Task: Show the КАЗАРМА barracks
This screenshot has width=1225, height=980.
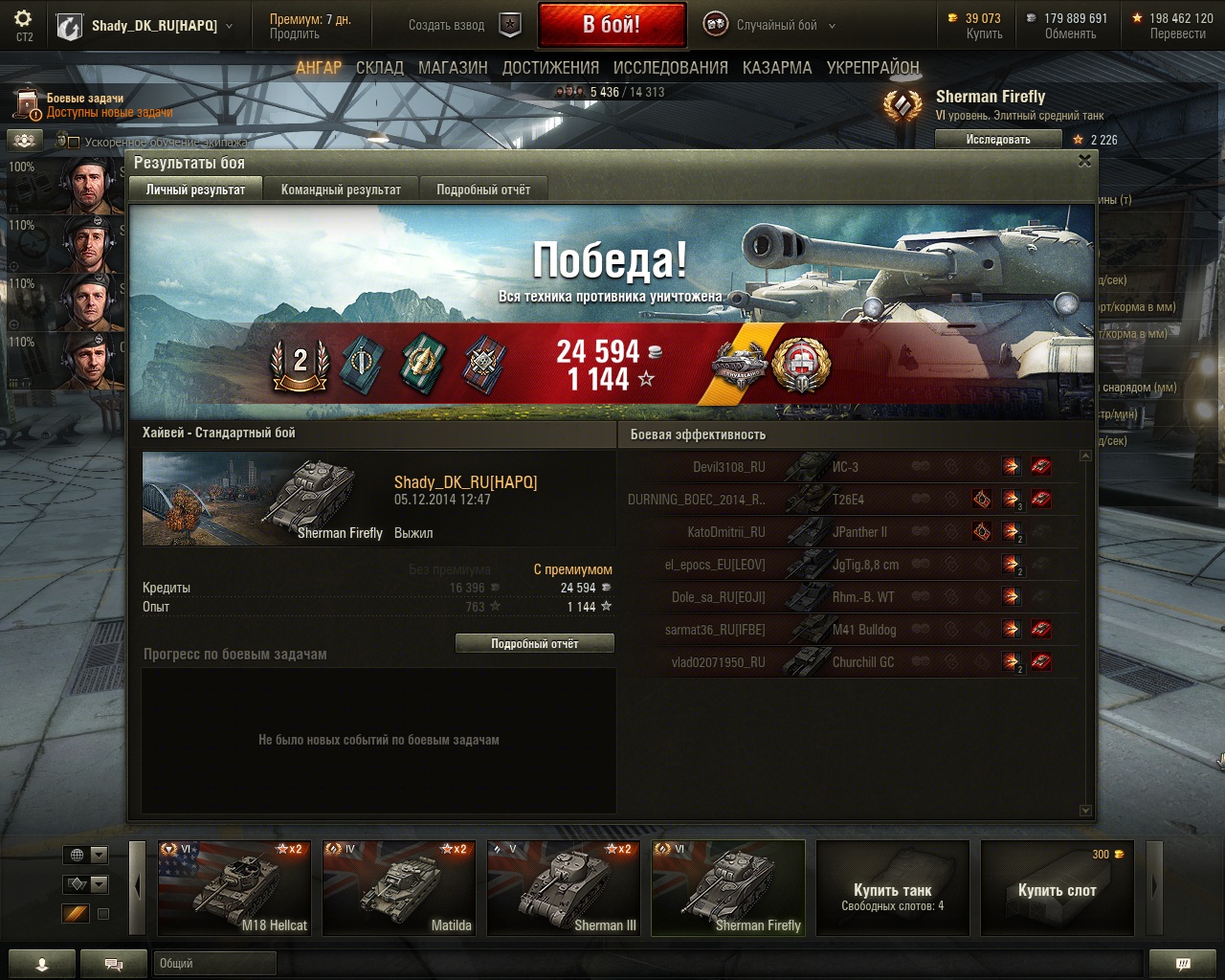Action: (776, 68)
